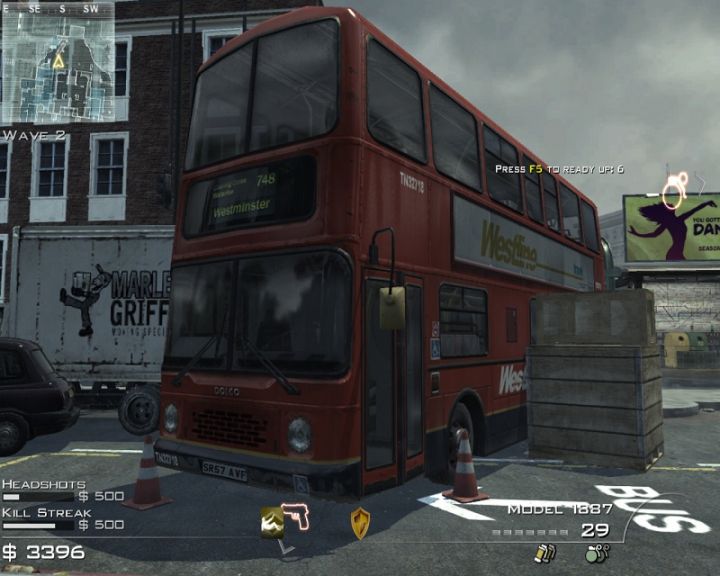Open the Headshots challenge tracker

62,490
